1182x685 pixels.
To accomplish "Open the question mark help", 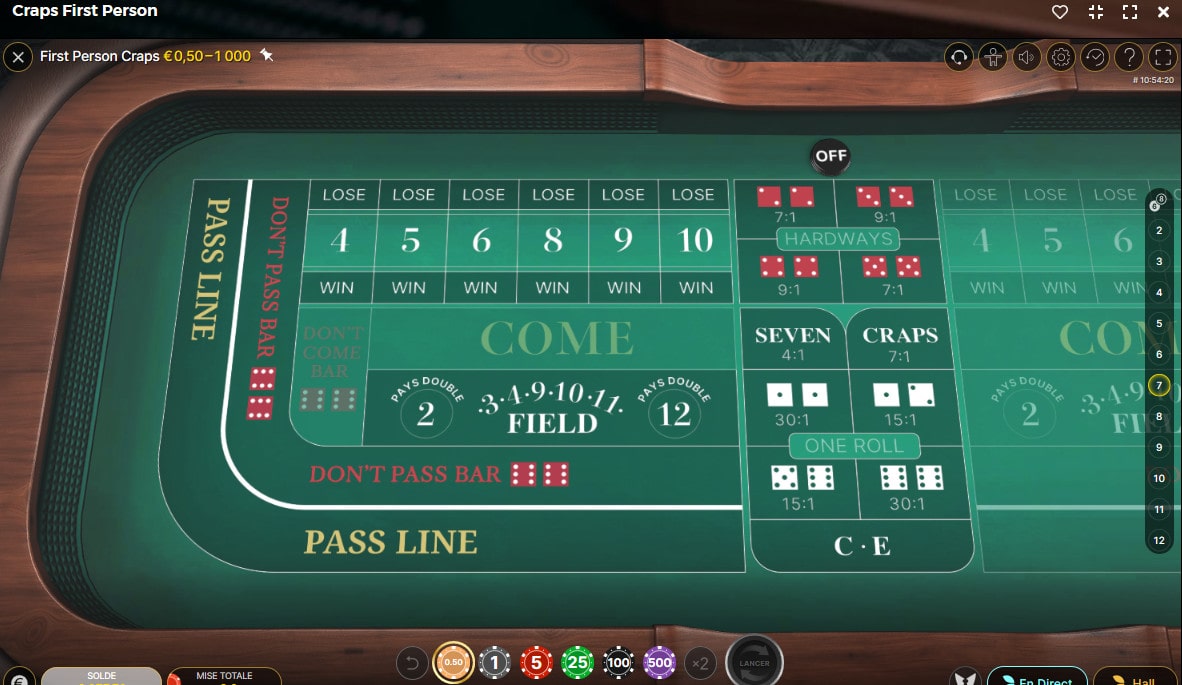I will (1128, 57).
